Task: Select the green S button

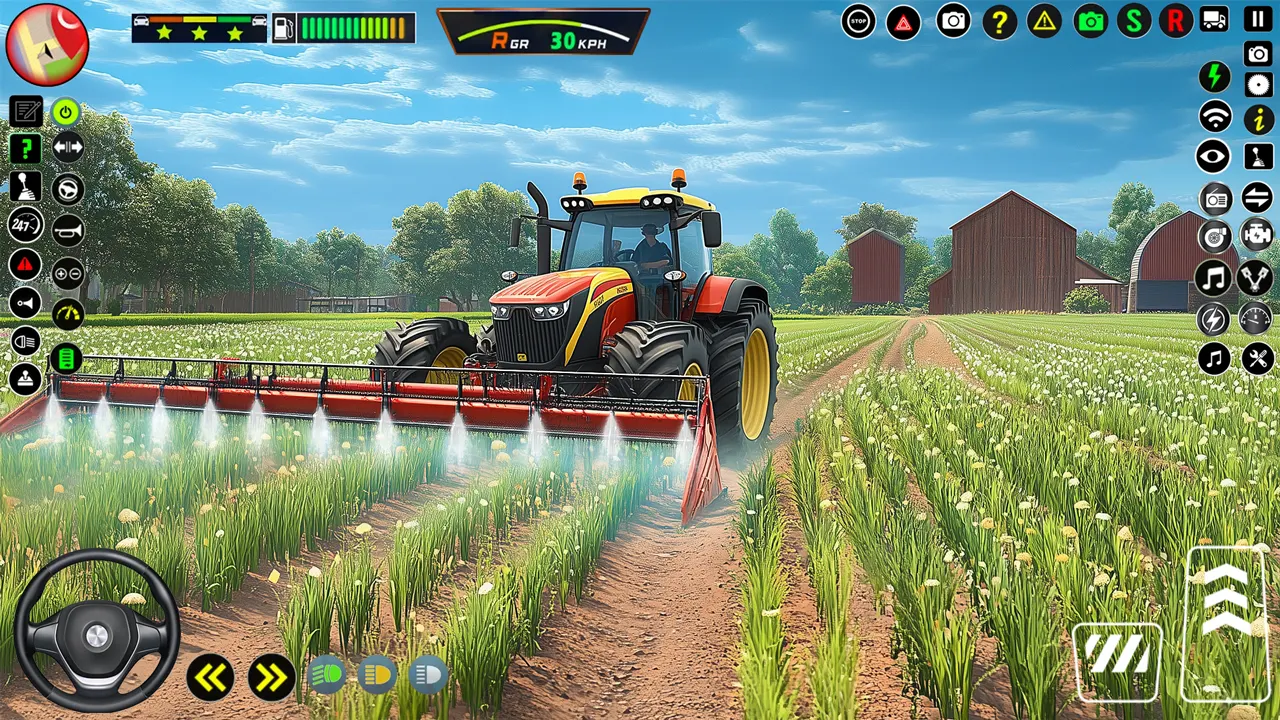Action: [x=1134, y=21]
